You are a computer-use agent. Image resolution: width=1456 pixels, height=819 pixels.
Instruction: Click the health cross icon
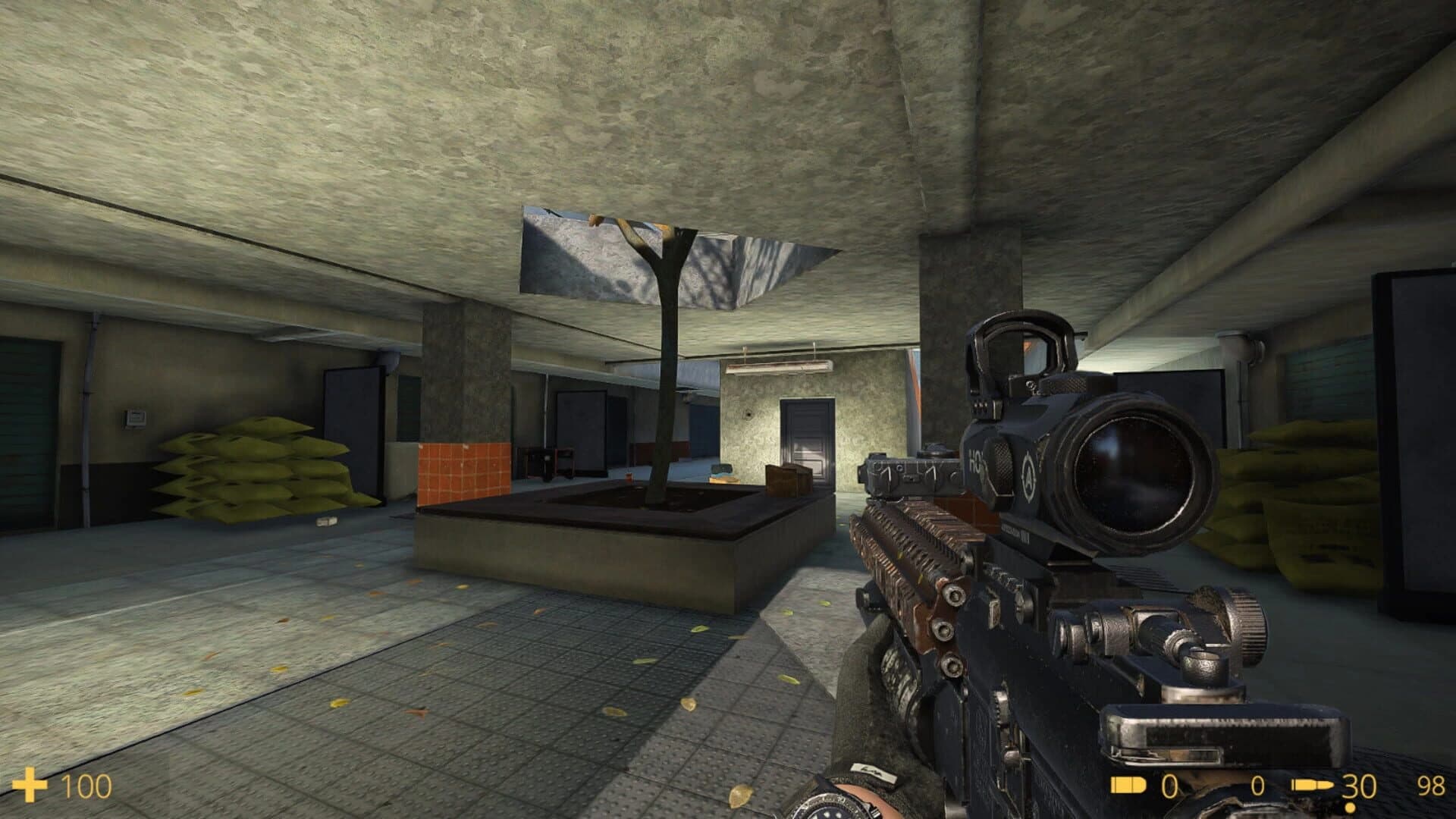pyautogui.click(x=30, y=786)
